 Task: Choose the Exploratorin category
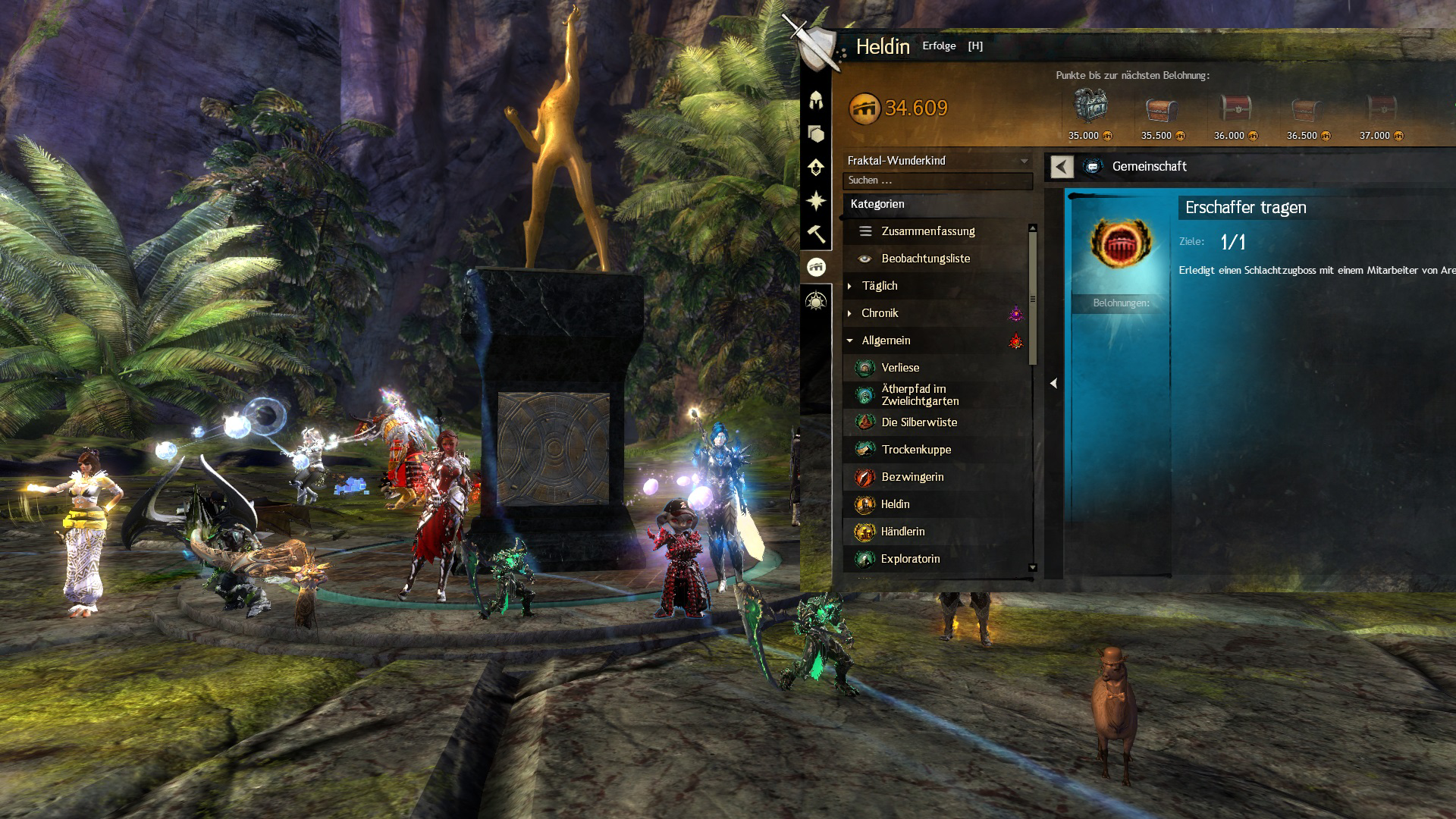coord(910,559)
